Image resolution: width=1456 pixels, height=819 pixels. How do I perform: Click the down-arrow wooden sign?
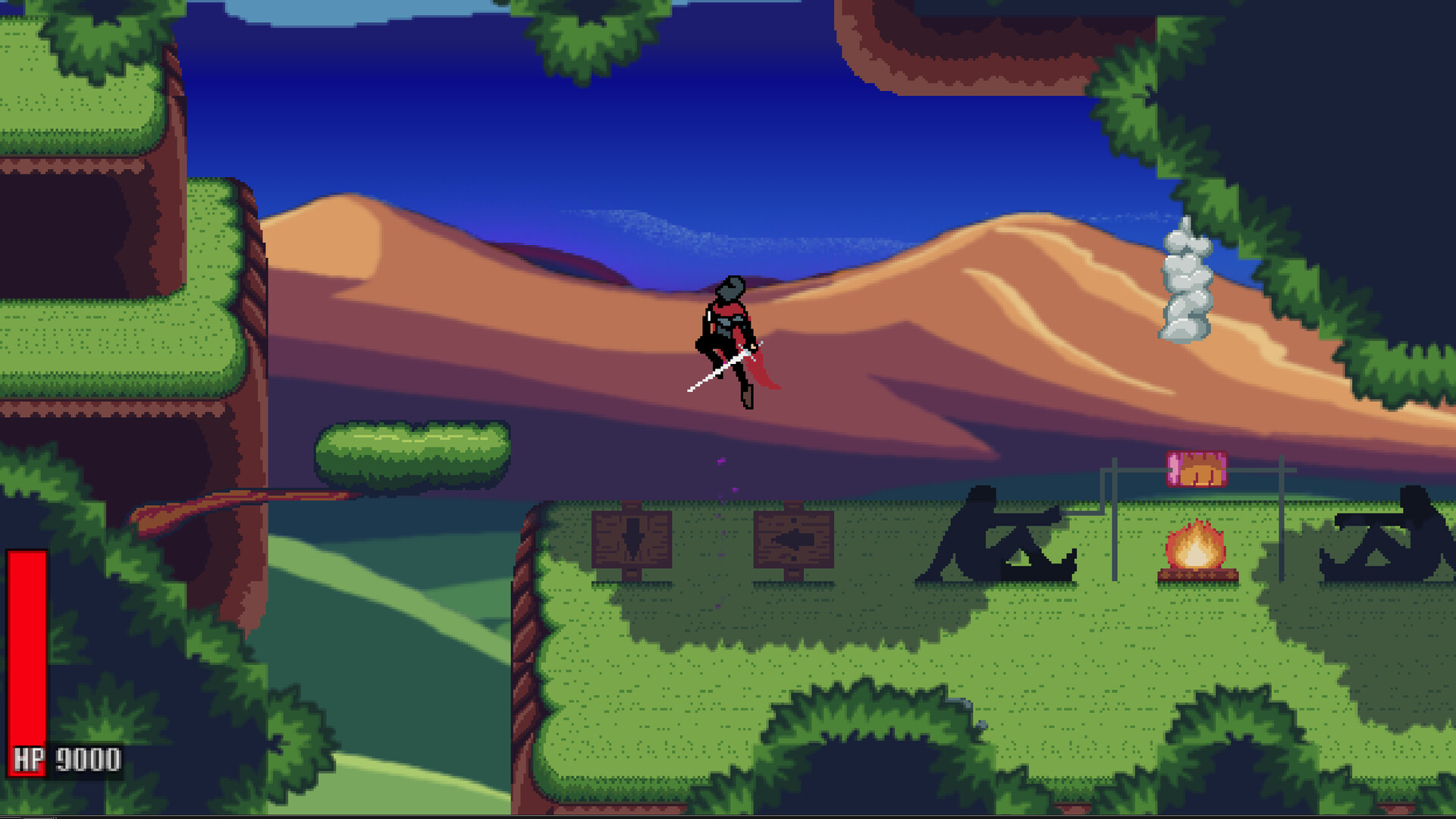click(x=632, y=538)
